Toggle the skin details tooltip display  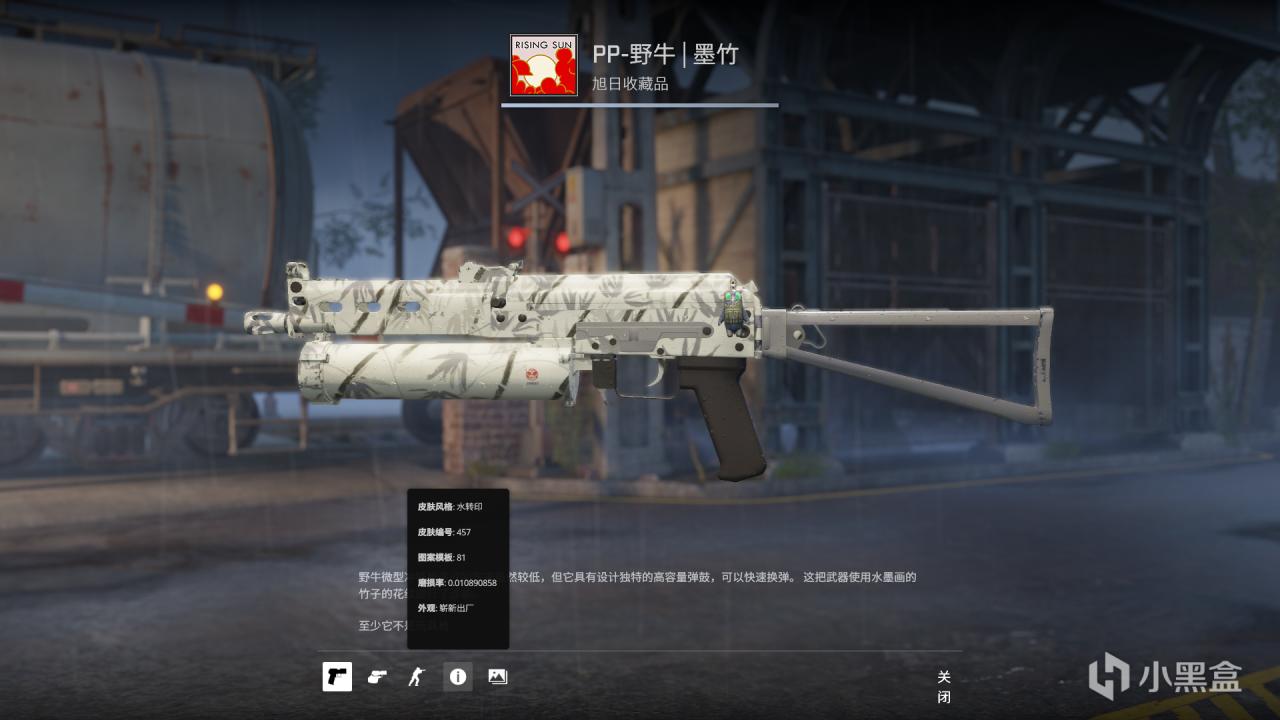click(x=458, y=676)
